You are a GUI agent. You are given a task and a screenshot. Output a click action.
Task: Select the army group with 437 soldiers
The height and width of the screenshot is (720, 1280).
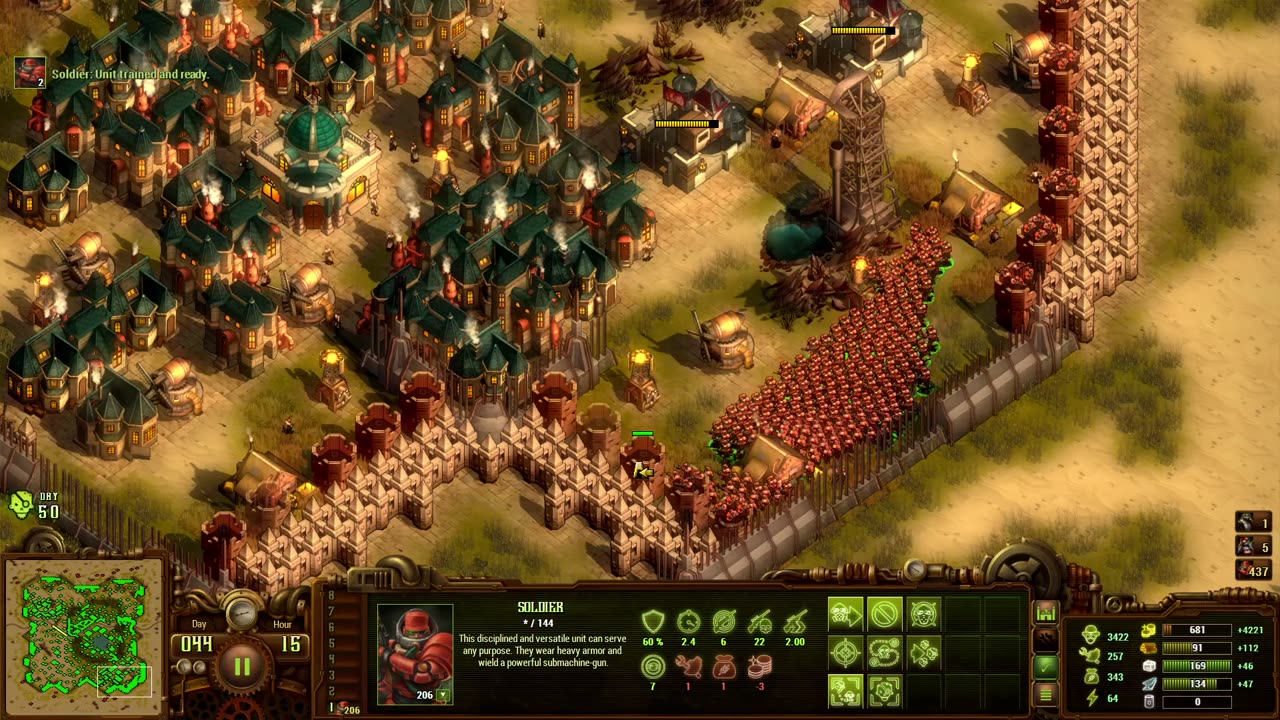point(1253,570)
